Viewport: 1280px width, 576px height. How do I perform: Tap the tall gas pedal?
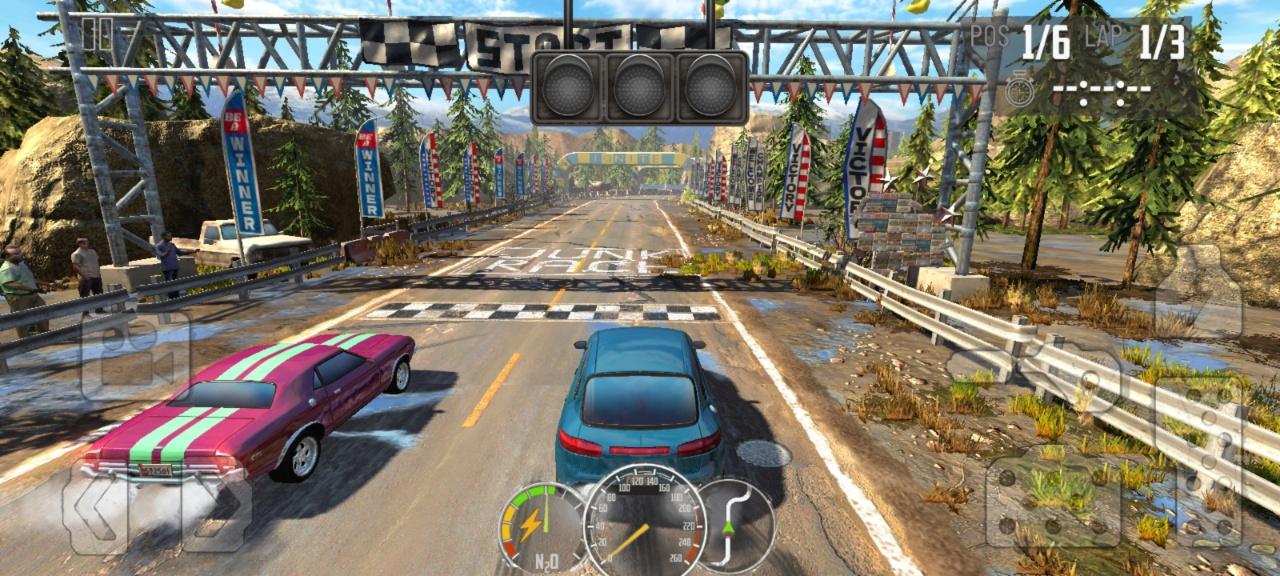(x=1198, y=458)
